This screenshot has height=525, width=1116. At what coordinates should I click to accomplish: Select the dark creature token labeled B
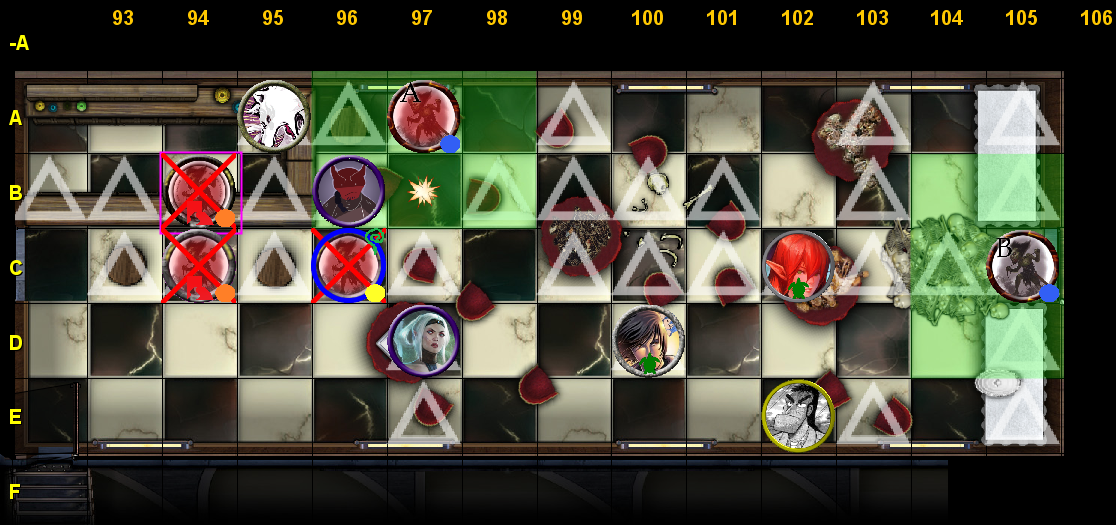click(1022, 266)
